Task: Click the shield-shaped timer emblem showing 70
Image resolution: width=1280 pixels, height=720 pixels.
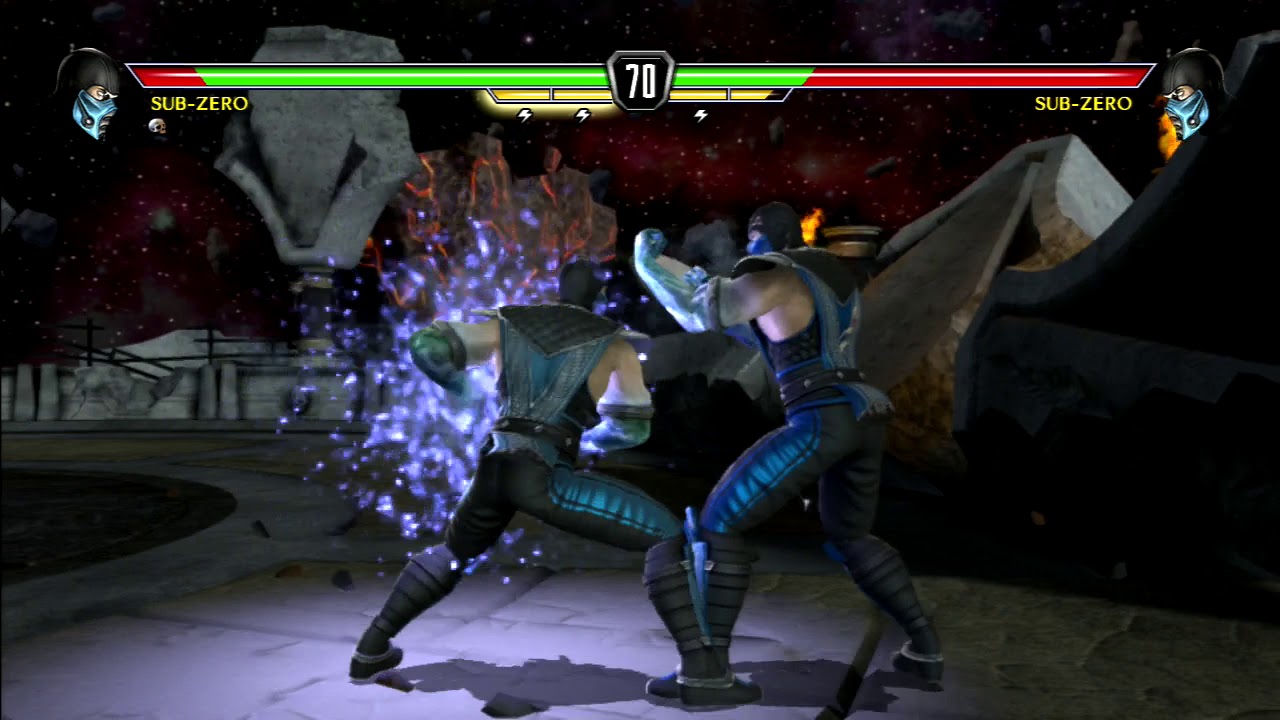Action: 640,80
